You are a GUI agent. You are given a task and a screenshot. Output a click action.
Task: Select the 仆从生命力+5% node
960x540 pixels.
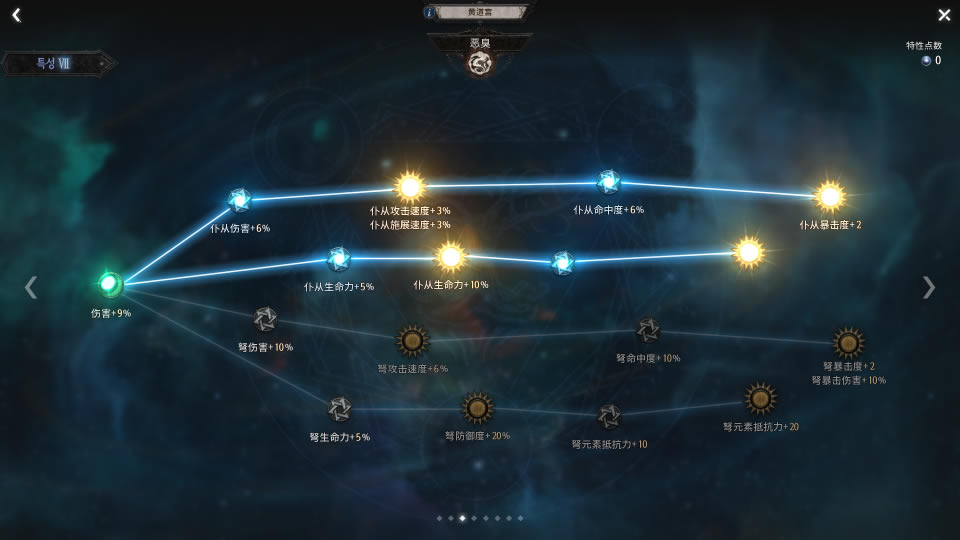(339, 259)
